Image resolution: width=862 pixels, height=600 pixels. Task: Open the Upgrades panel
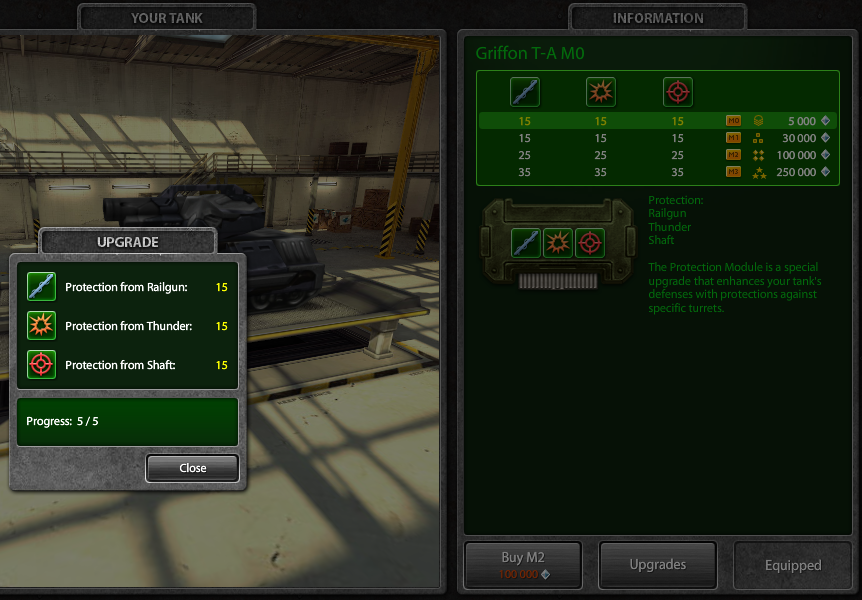tap(657, 565)
